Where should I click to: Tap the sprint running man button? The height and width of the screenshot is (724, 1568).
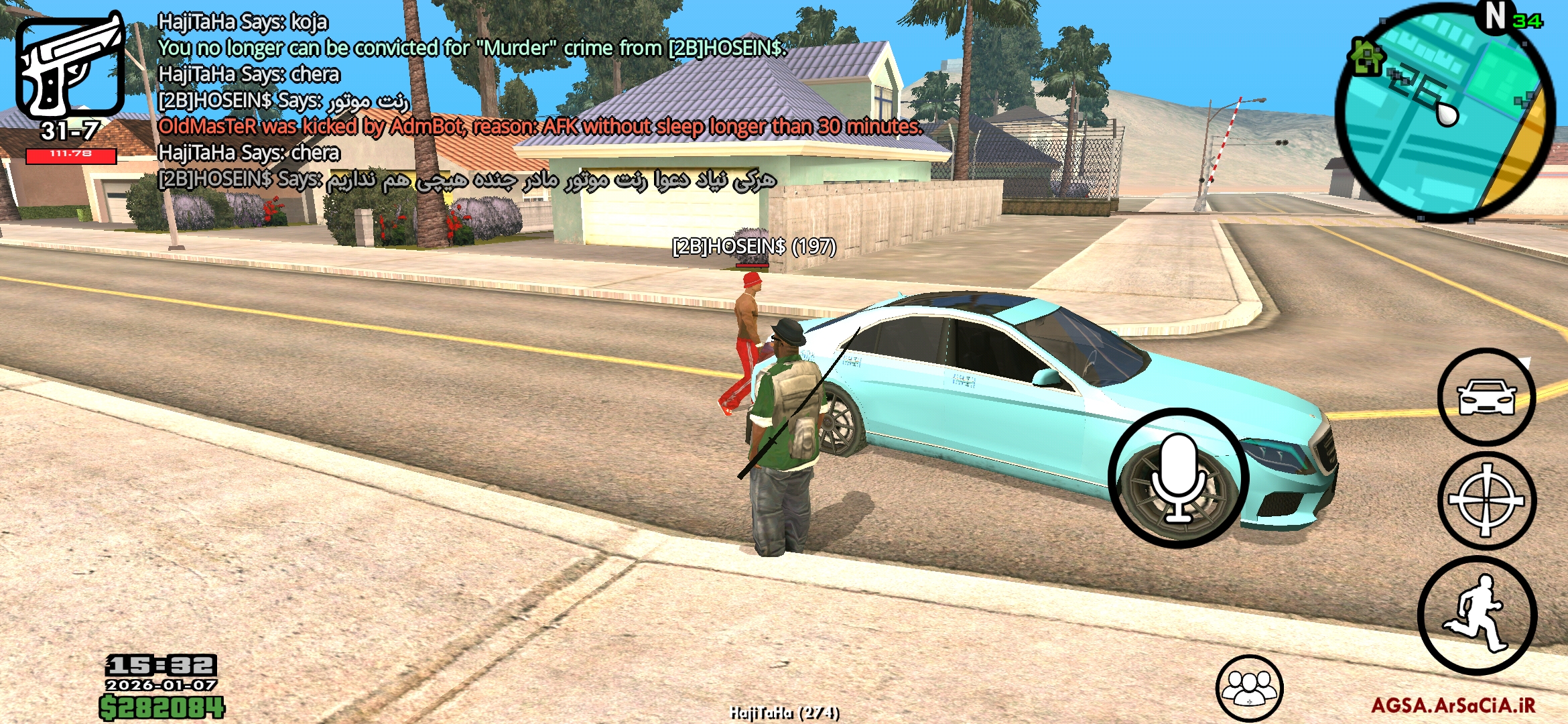tap(1478, 615)
